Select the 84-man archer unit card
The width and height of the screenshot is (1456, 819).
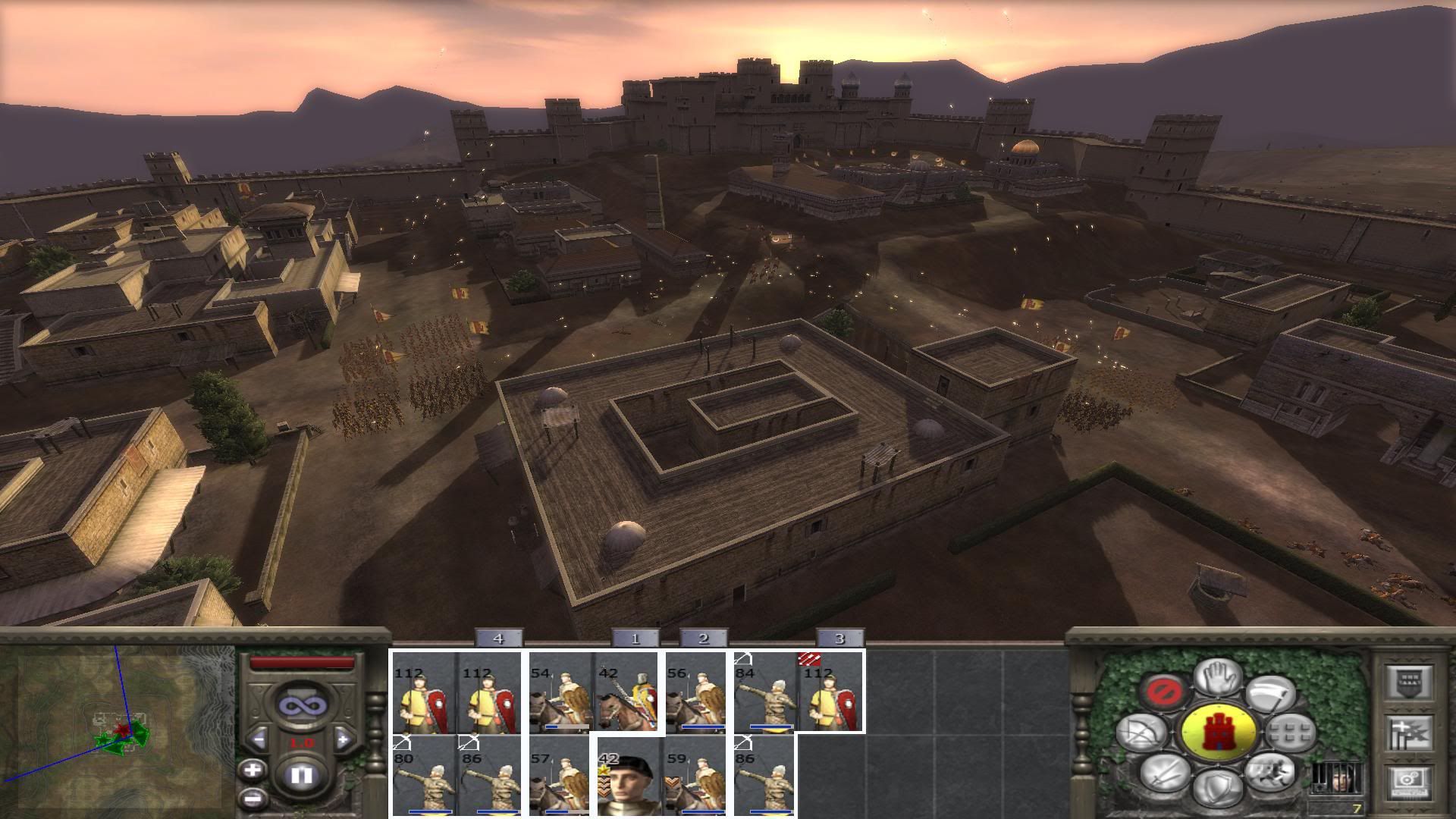pyautogui.click(x=764, y=694)
